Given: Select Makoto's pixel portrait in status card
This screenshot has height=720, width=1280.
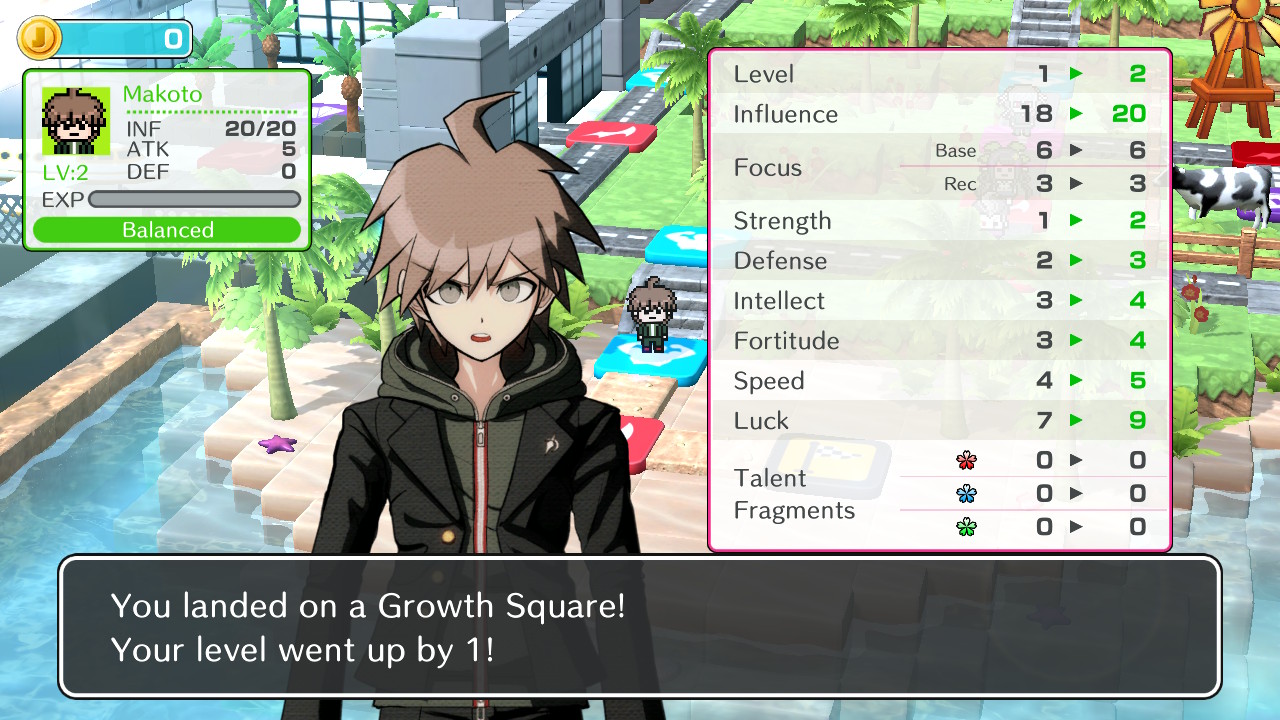Looking at the screenshot, I should click(x=75, y=121).
